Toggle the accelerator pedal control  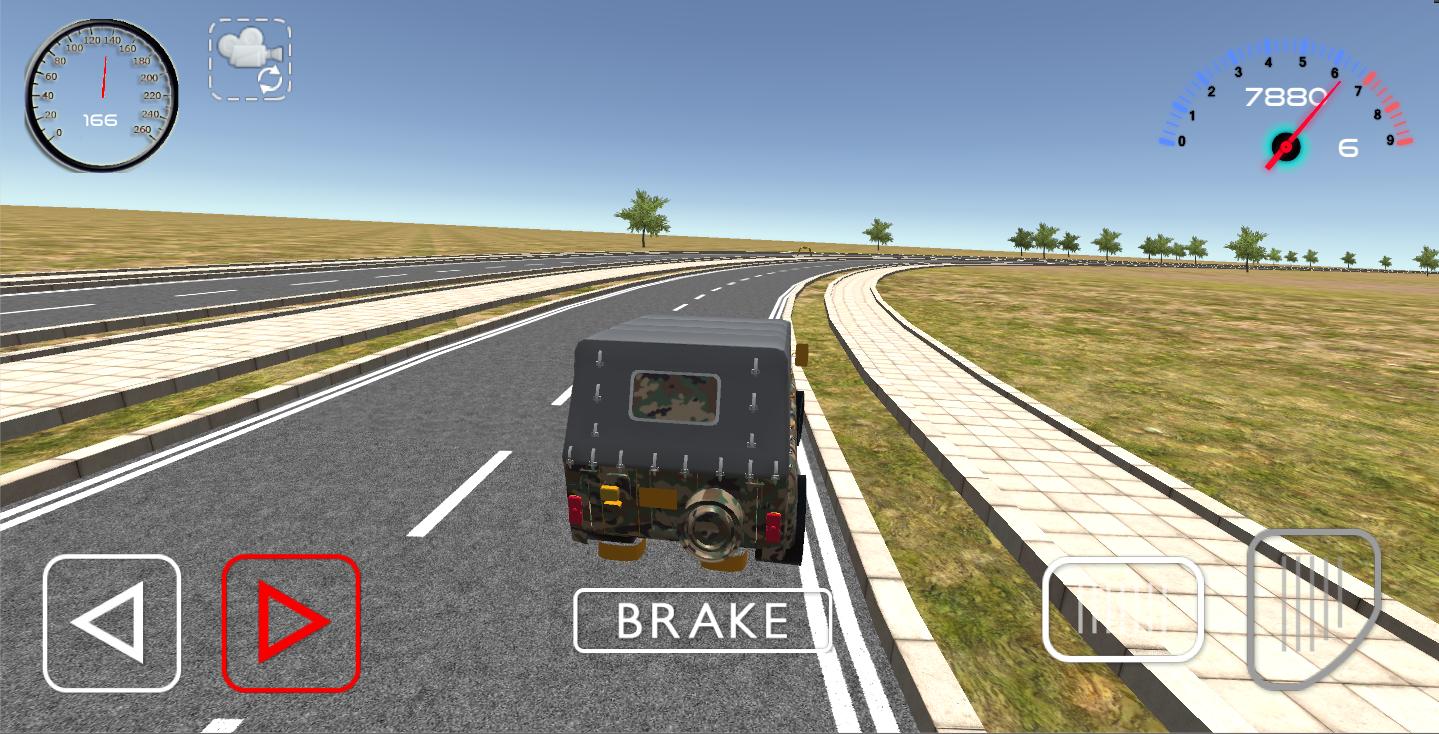pyautogui.click(x=1313, y=610)
